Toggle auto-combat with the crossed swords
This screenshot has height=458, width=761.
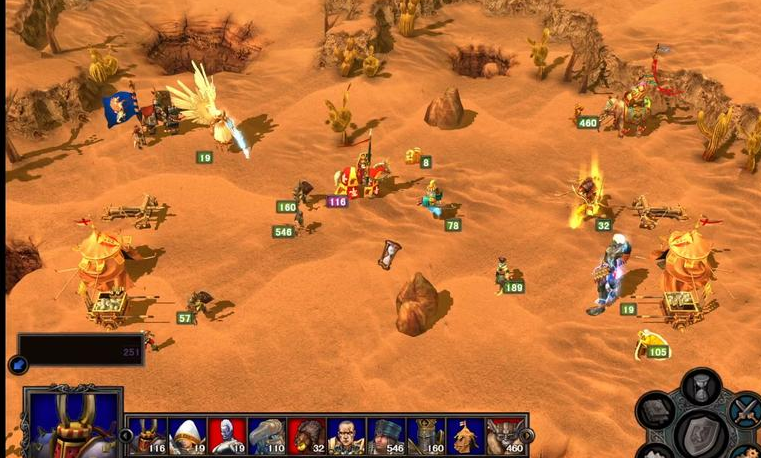point(745,409)
